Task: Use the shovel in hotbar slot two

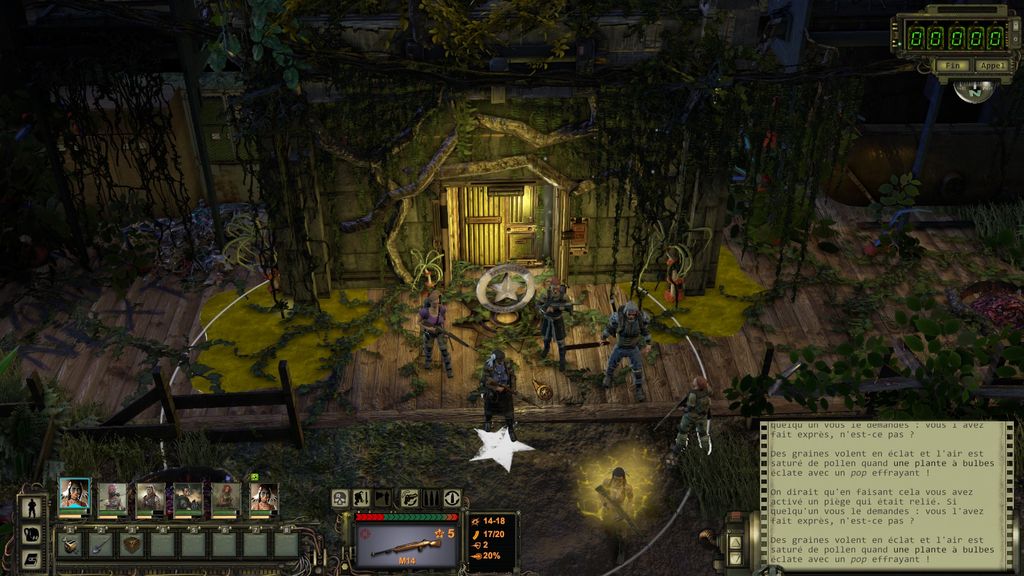Action: (x=100, y=544)
